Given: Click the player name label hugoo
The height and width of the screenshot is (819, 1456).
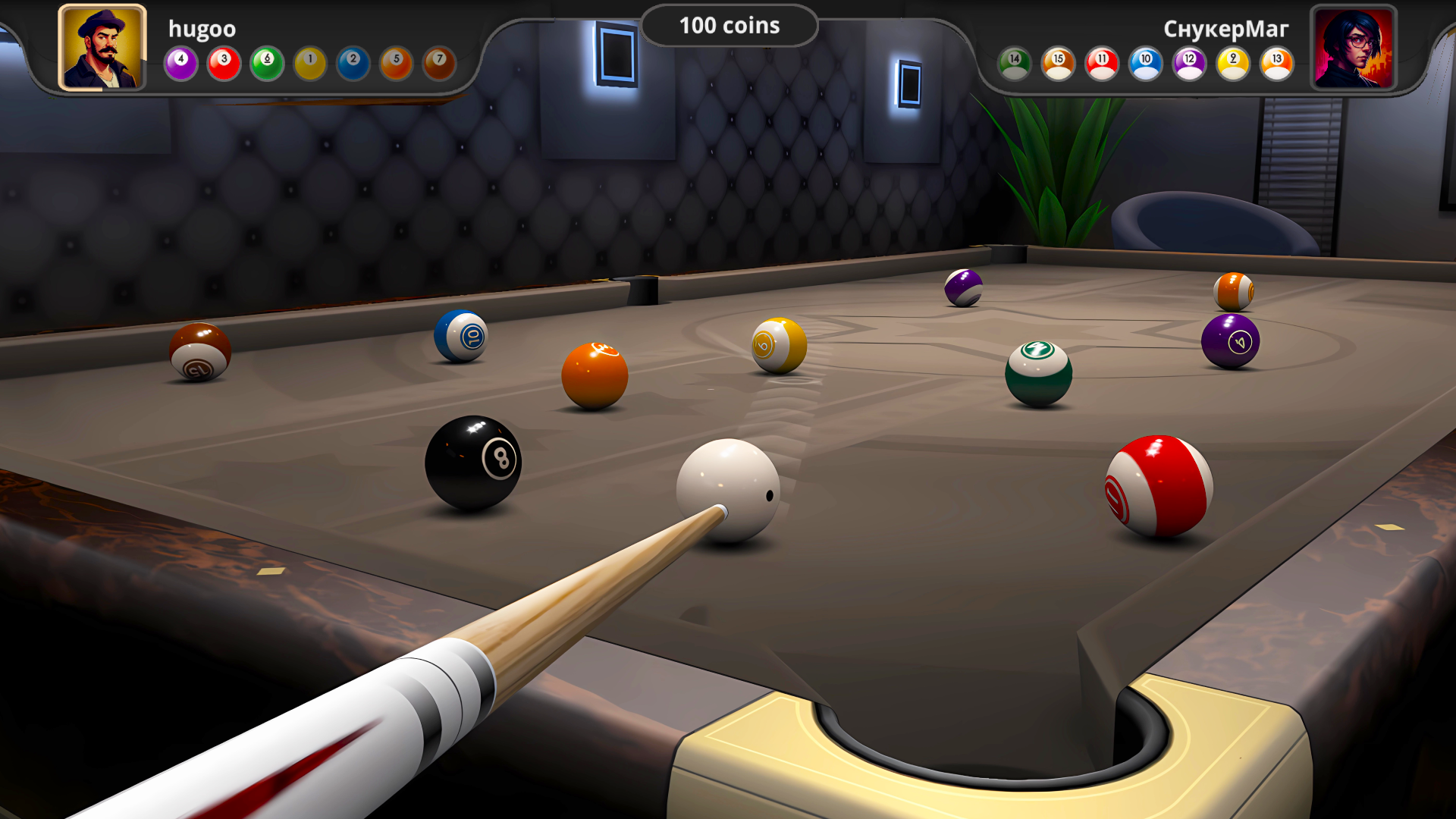Looking at the screenshot, I should [202, 29].
